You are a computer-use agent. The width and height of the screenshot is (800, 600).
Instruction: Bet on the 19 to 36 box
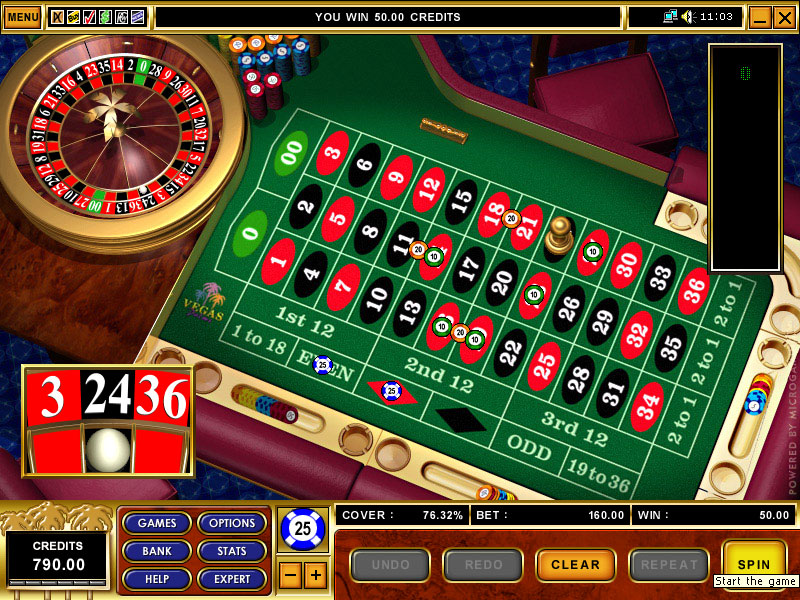[596, 478]
